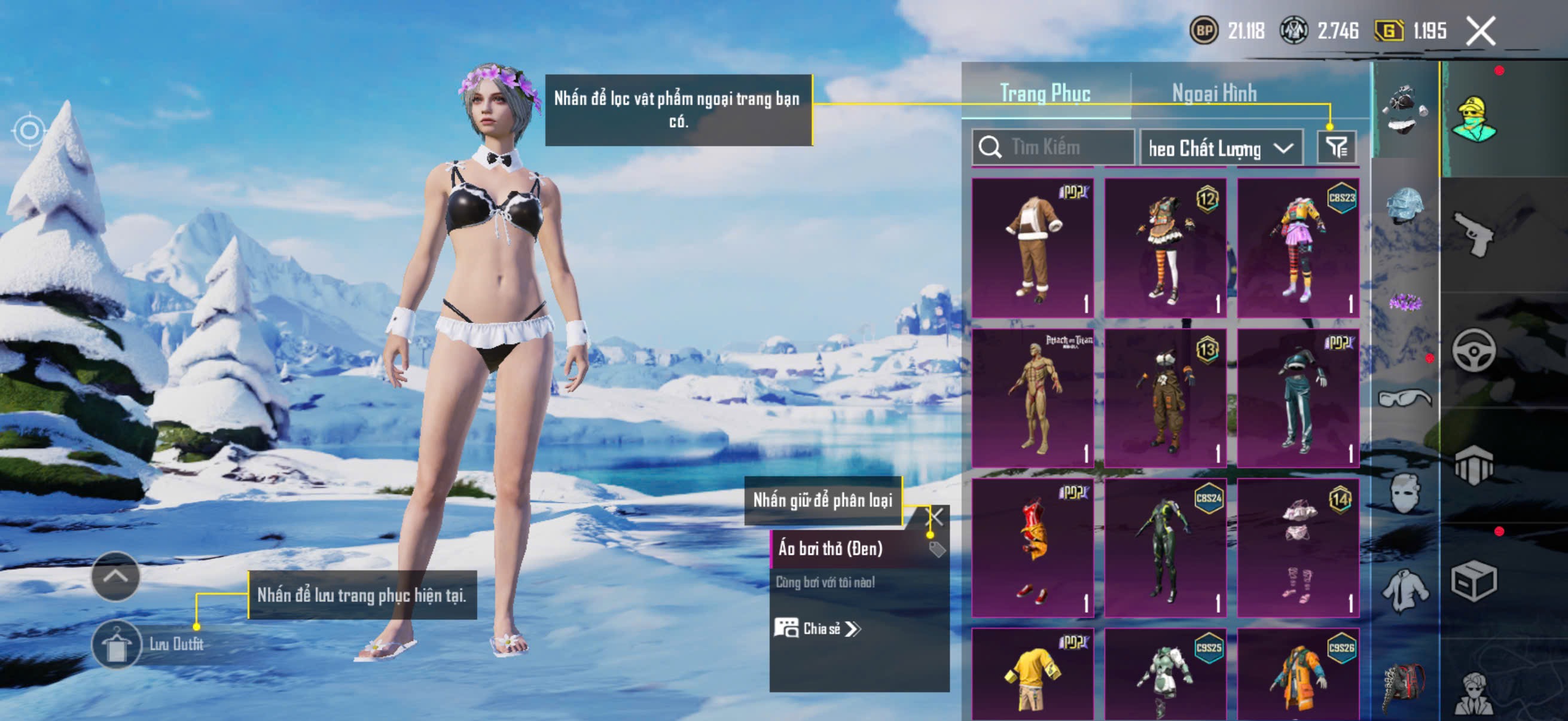Close the Áo bơi thỏ (Đen) popup
This screenshot has height=721, width=1568.
click(x=934, y=517)
